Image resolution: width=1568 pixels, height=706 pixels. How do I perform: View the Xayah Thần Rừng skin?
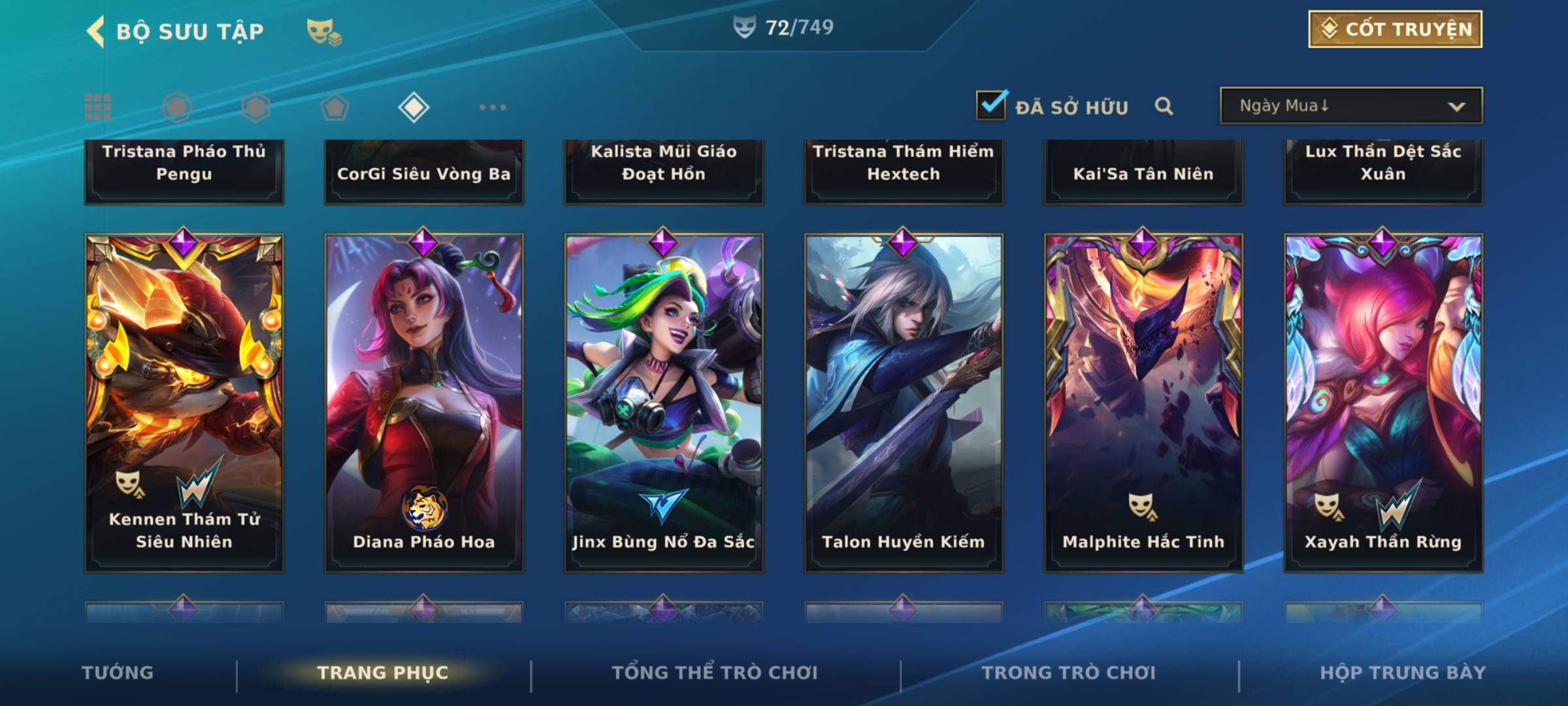[1383, 402]
